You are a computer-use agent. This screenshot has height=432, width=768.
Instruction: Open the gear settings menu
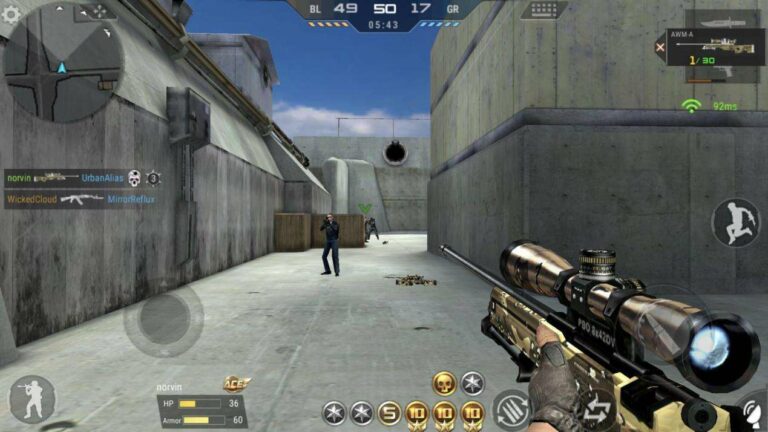pyautogui.click(x=10, y=12)
